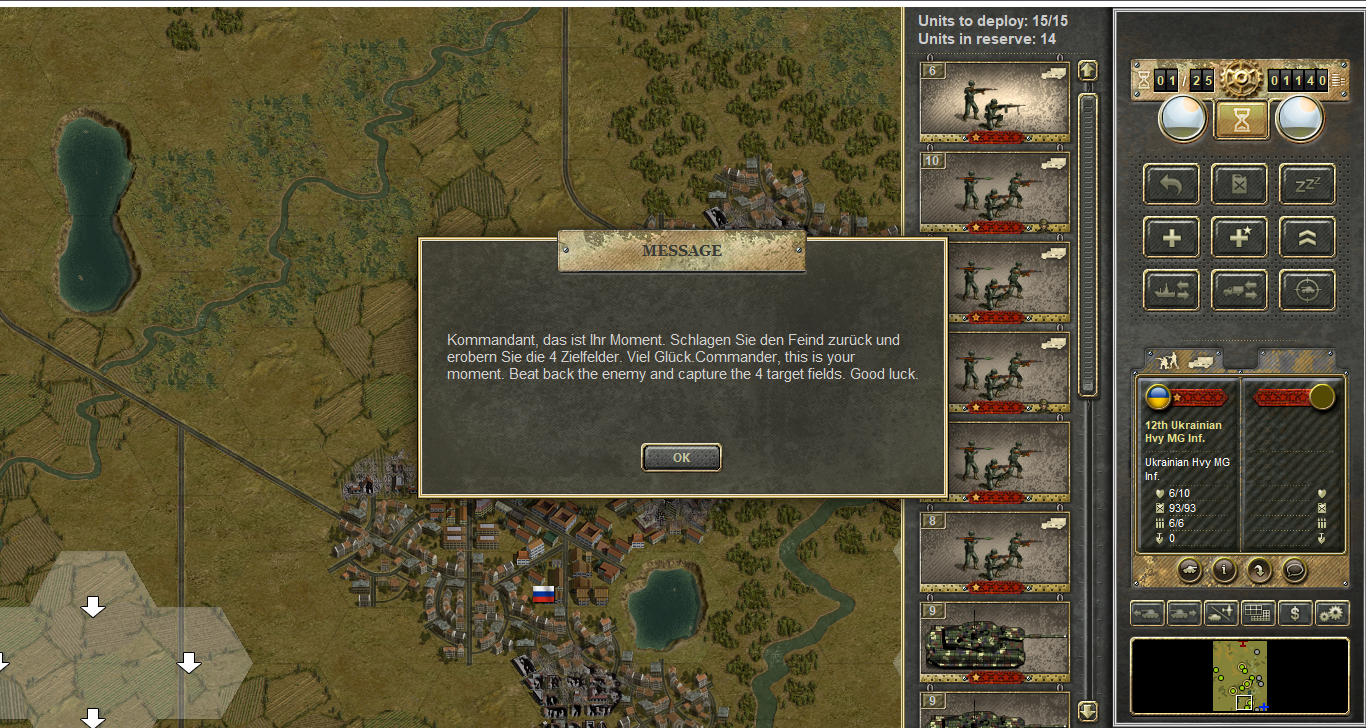
Task: Confirm the message with OK
Action: pos(681,457)
